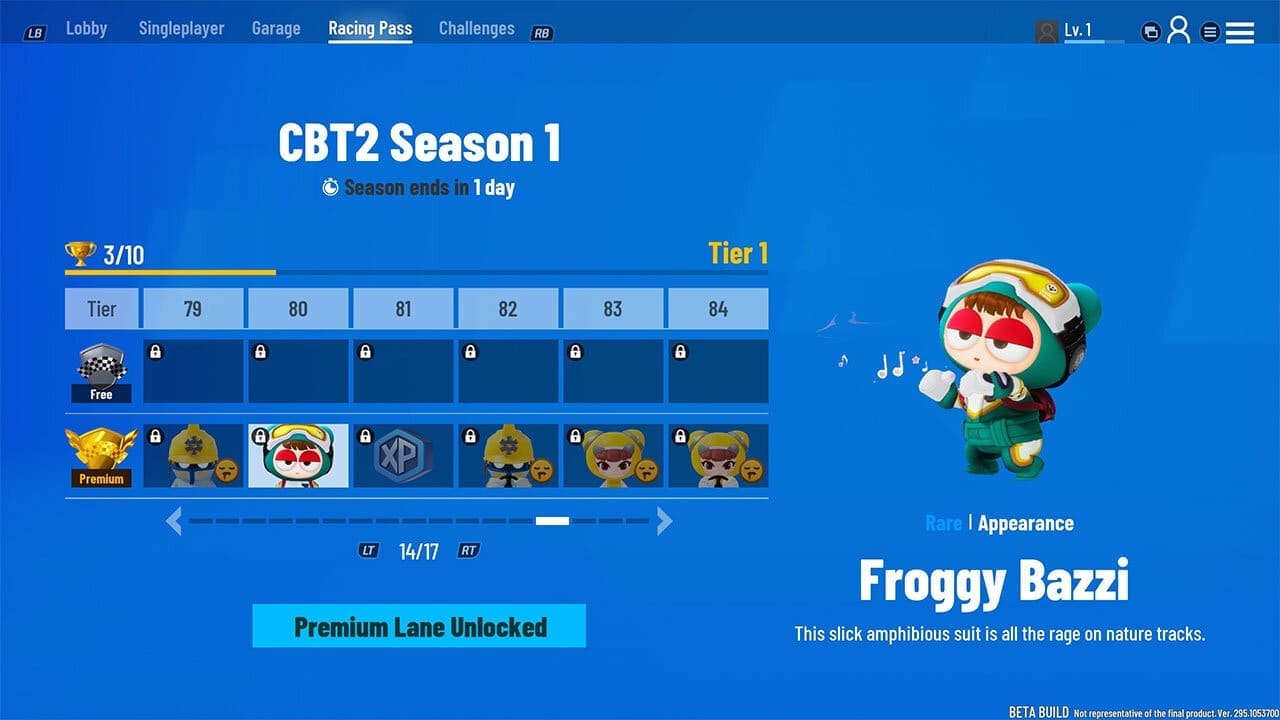Unlock the Premium Lane Unlocked button
1280x720 pixels.
click(418, 626)
